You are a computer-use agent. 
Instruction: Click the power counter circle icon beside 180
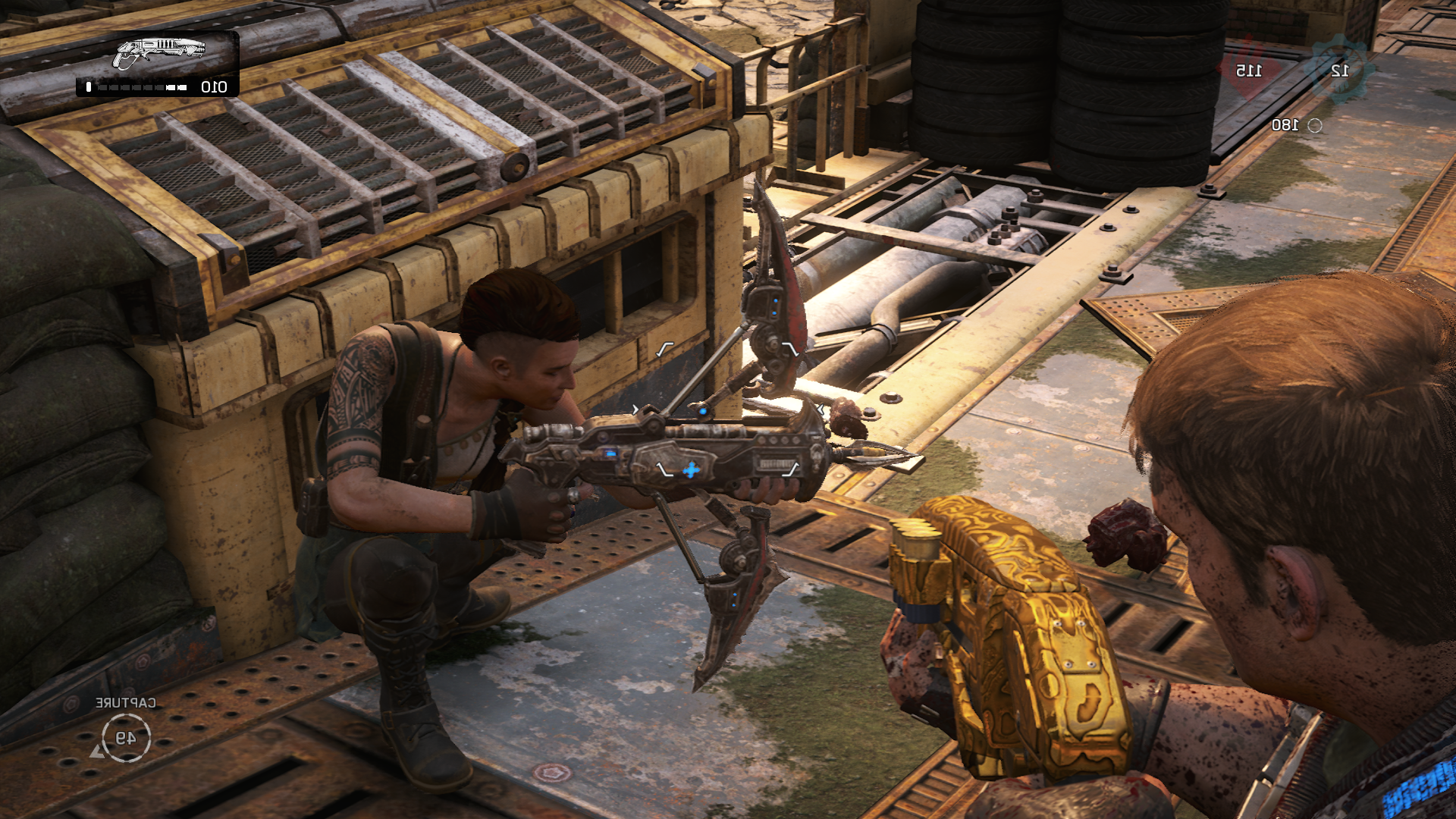pyautogui.click(x=1314, y=126)
